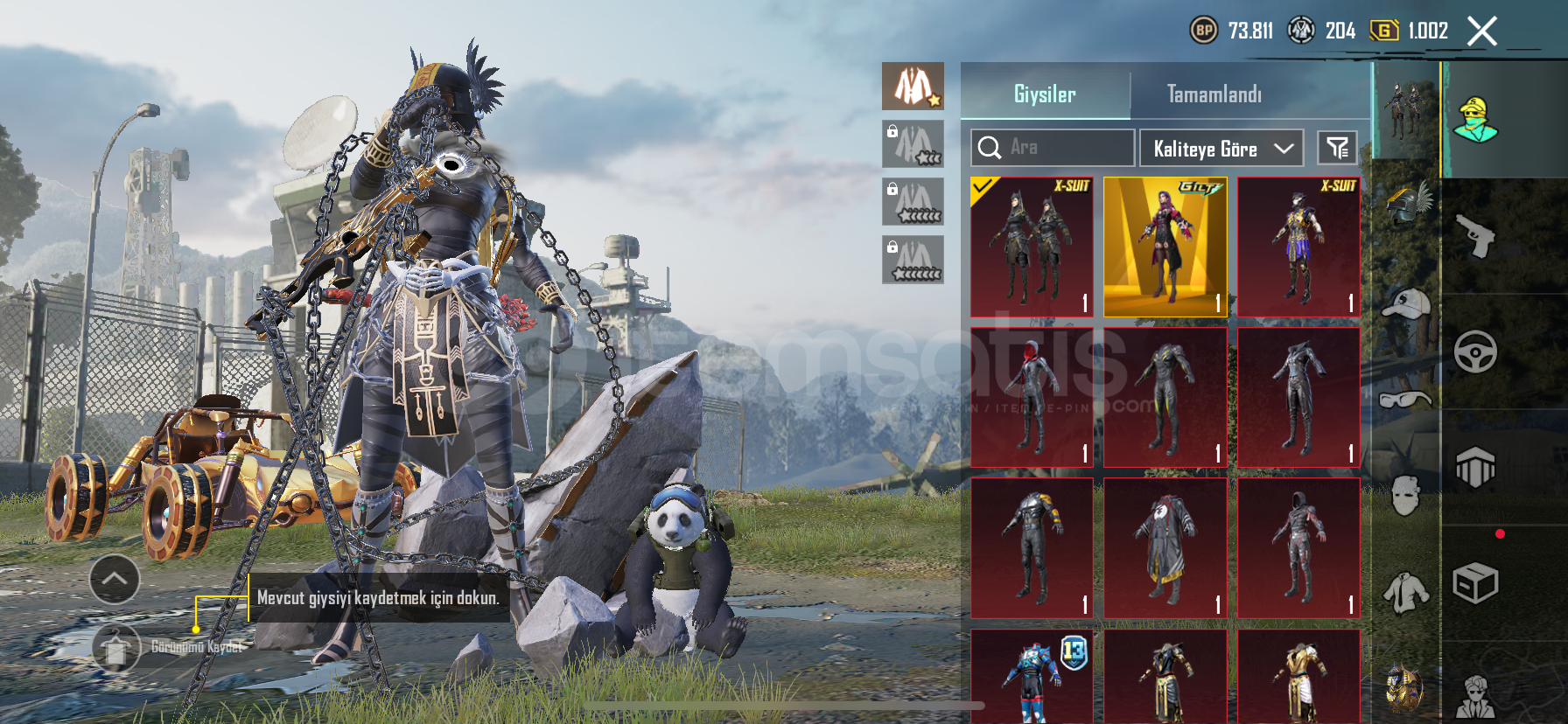Select the Giysiler tab
Image resolution: width=1568 pixels, height=724 pixels.
click(x=1045, y=94)
